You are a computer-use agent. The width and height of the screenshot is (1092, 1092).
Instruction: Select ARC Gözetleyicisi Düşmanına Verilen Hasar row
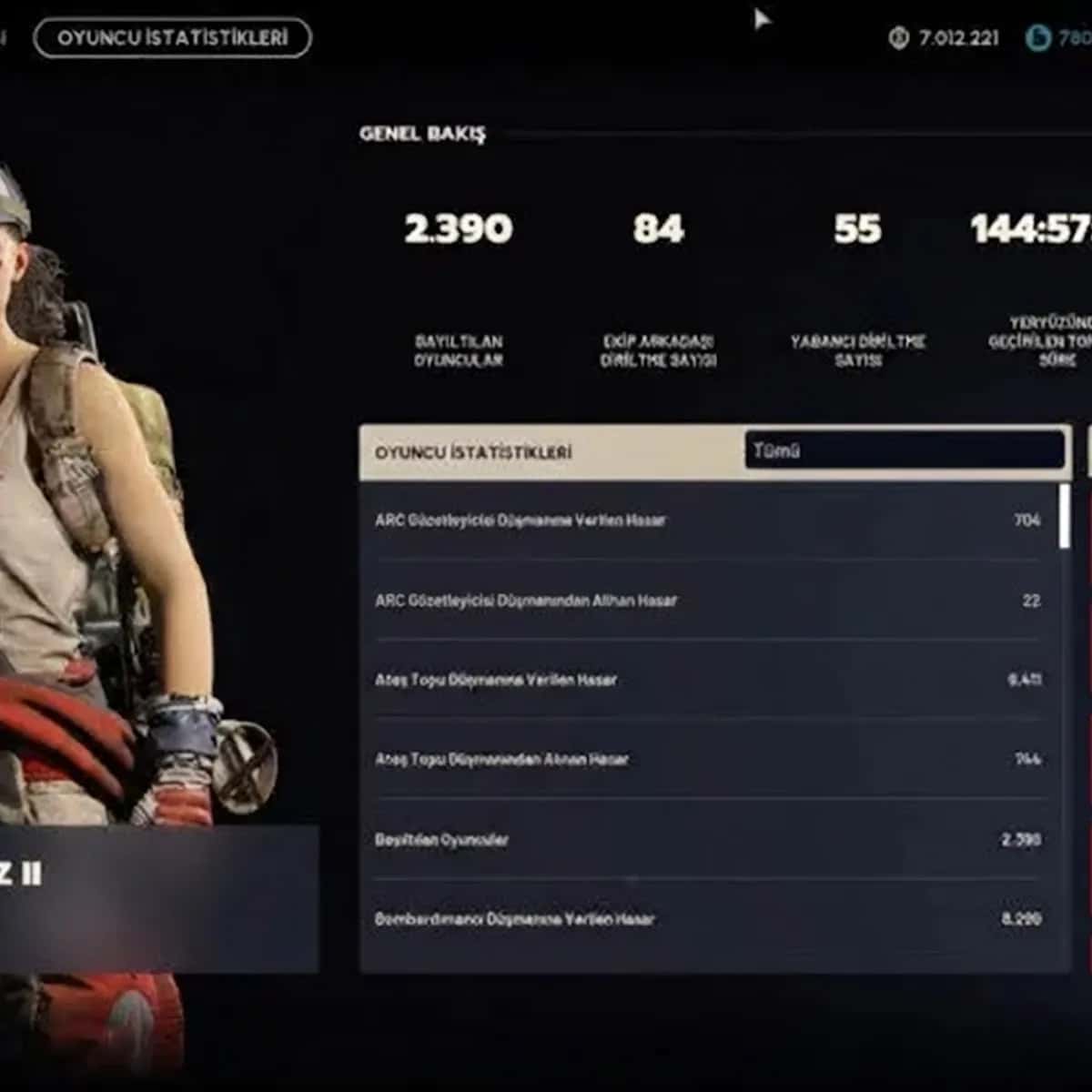(x=708, y=521)
